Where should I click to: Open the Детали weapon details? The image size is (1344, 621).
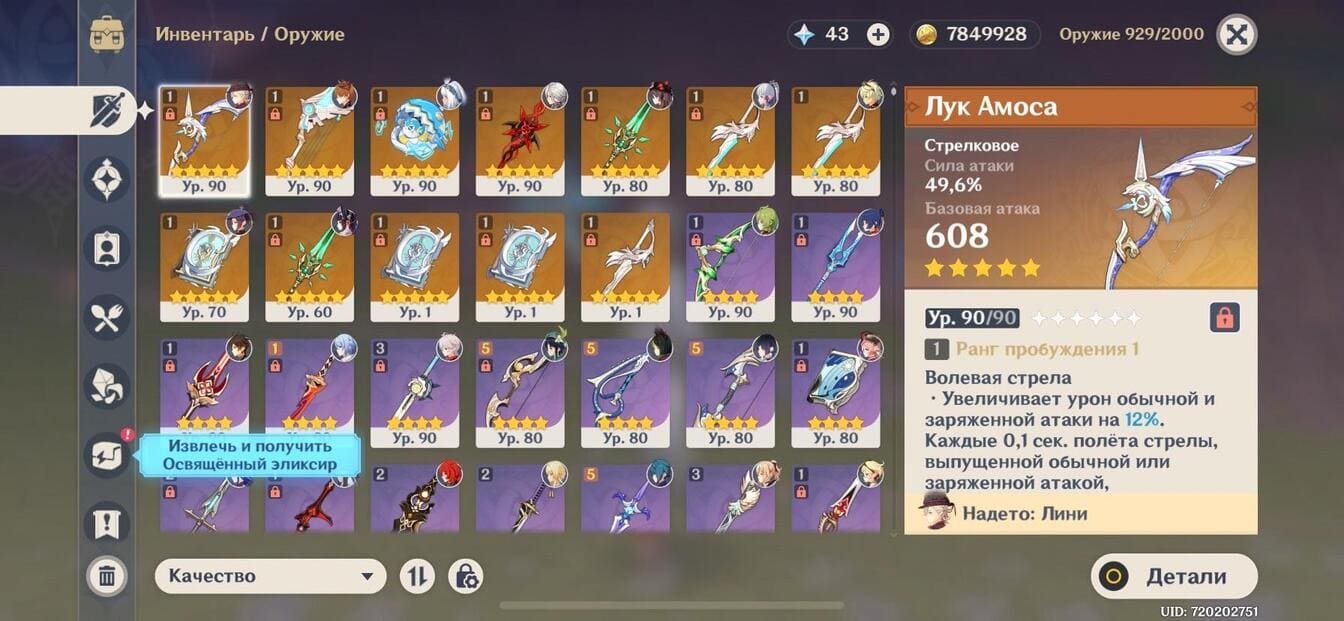[x=1174, y=576]
